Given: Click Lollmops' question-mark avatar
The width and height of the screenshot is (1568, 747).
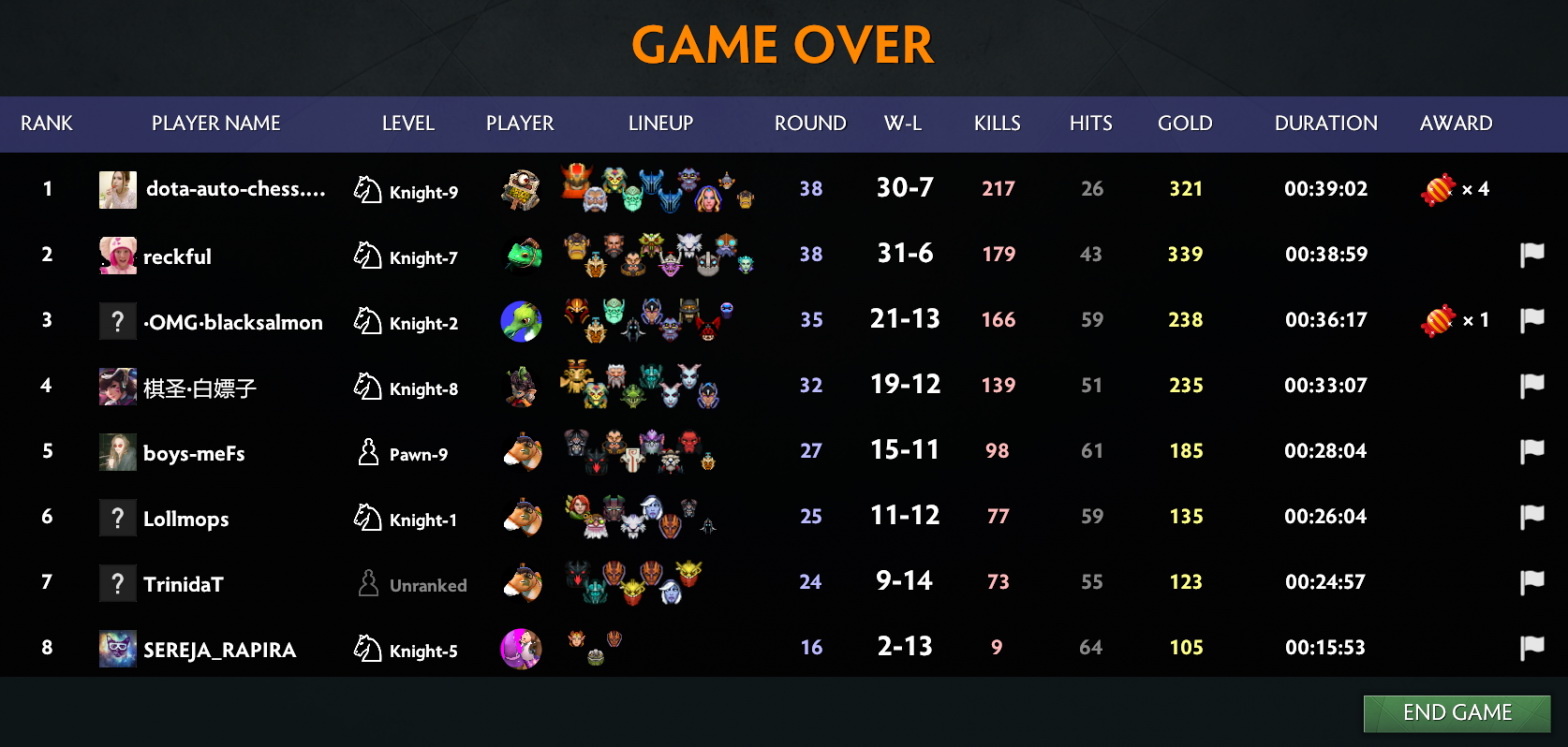Looking at the screenshot, I should click(117, 519).
